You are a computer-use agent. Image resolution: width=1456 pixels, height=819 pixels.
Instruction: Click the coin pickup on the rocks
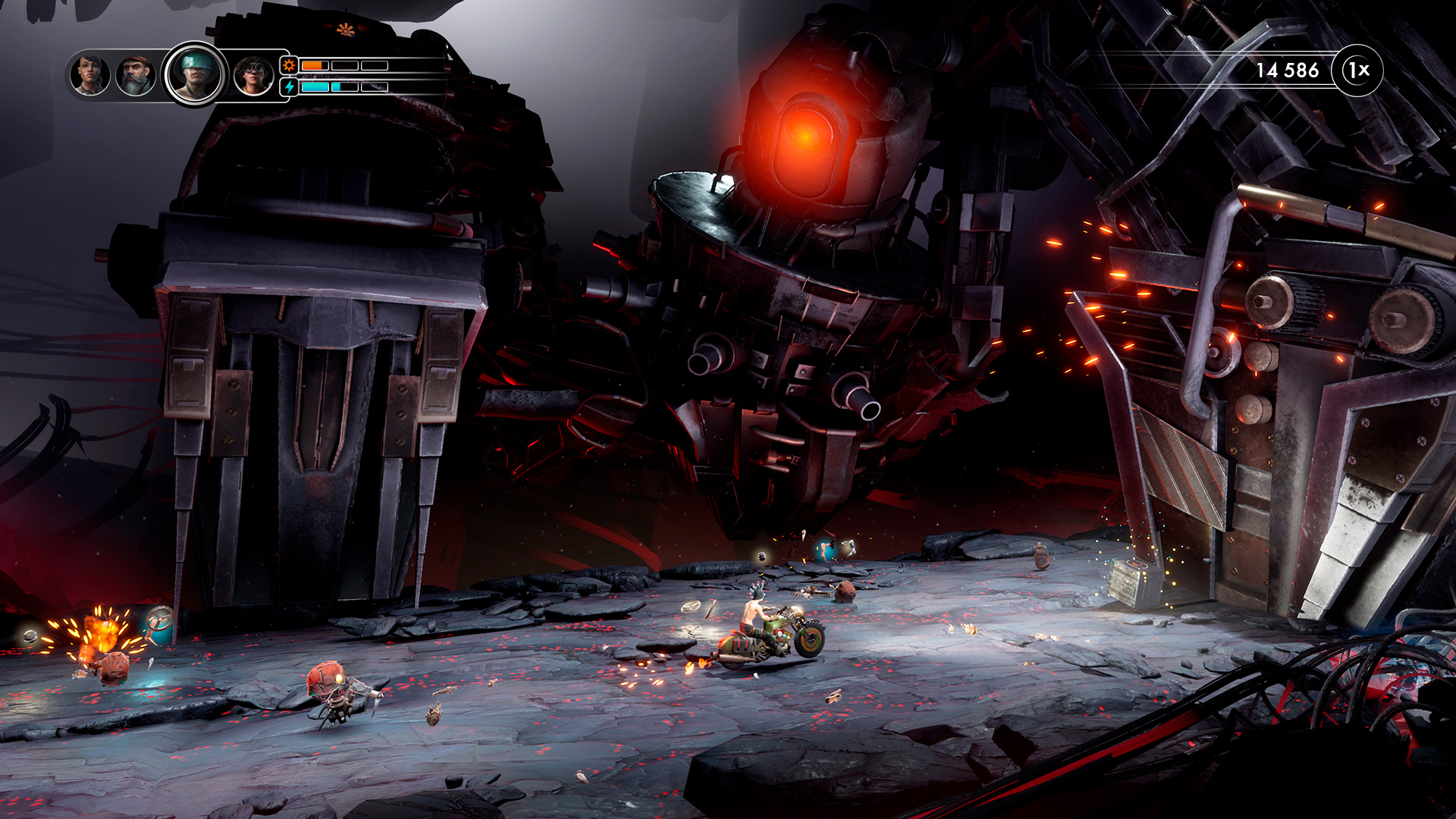coord(761,556)
